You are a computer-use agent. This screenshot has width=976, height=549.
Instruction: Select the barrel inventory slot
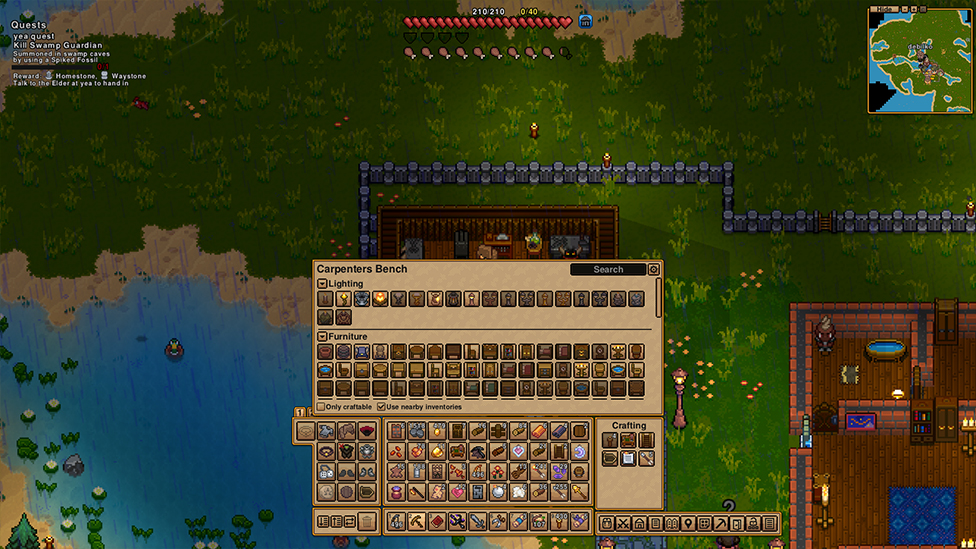580,431
